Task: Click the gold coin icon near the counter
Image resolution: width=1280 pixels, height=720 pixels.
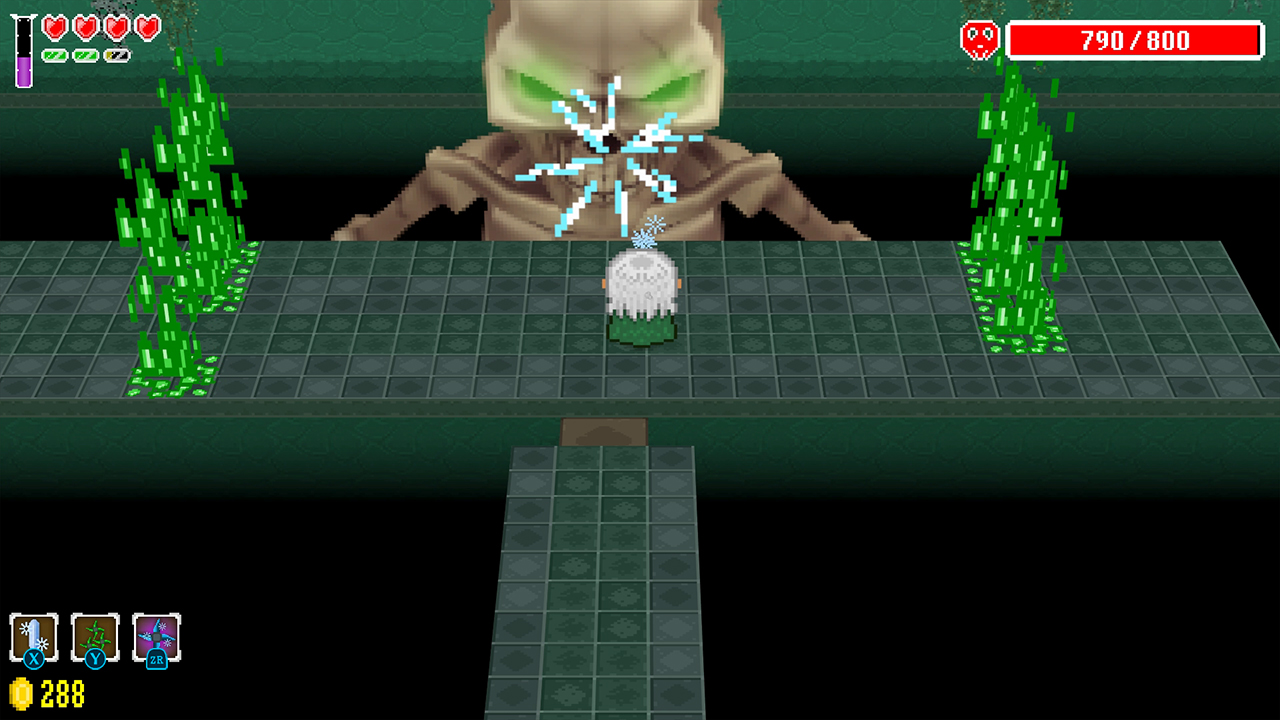Action: [22, 693]
